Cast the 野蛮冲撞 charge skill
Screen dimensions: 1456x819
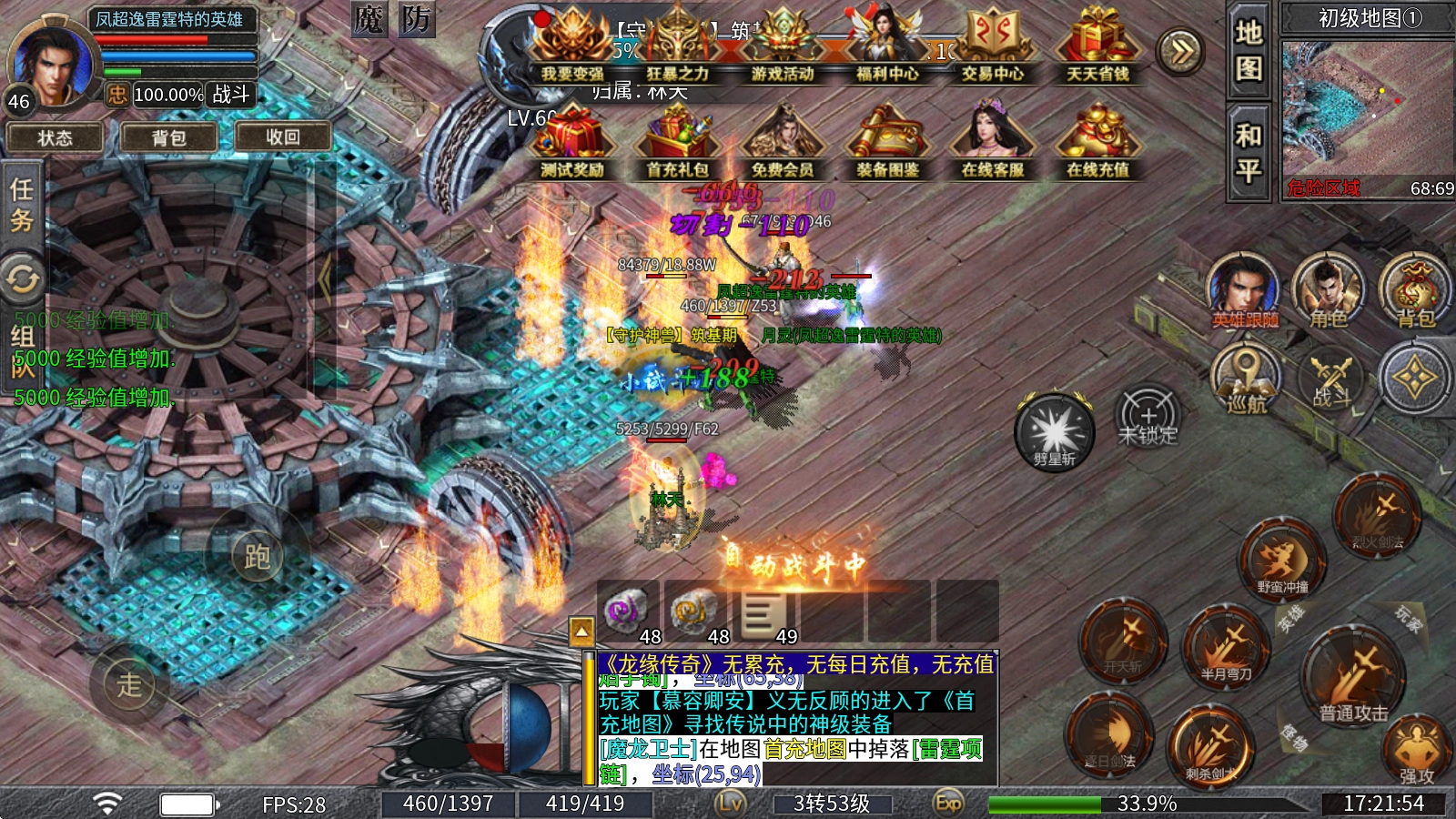[x=1282, y=560]
